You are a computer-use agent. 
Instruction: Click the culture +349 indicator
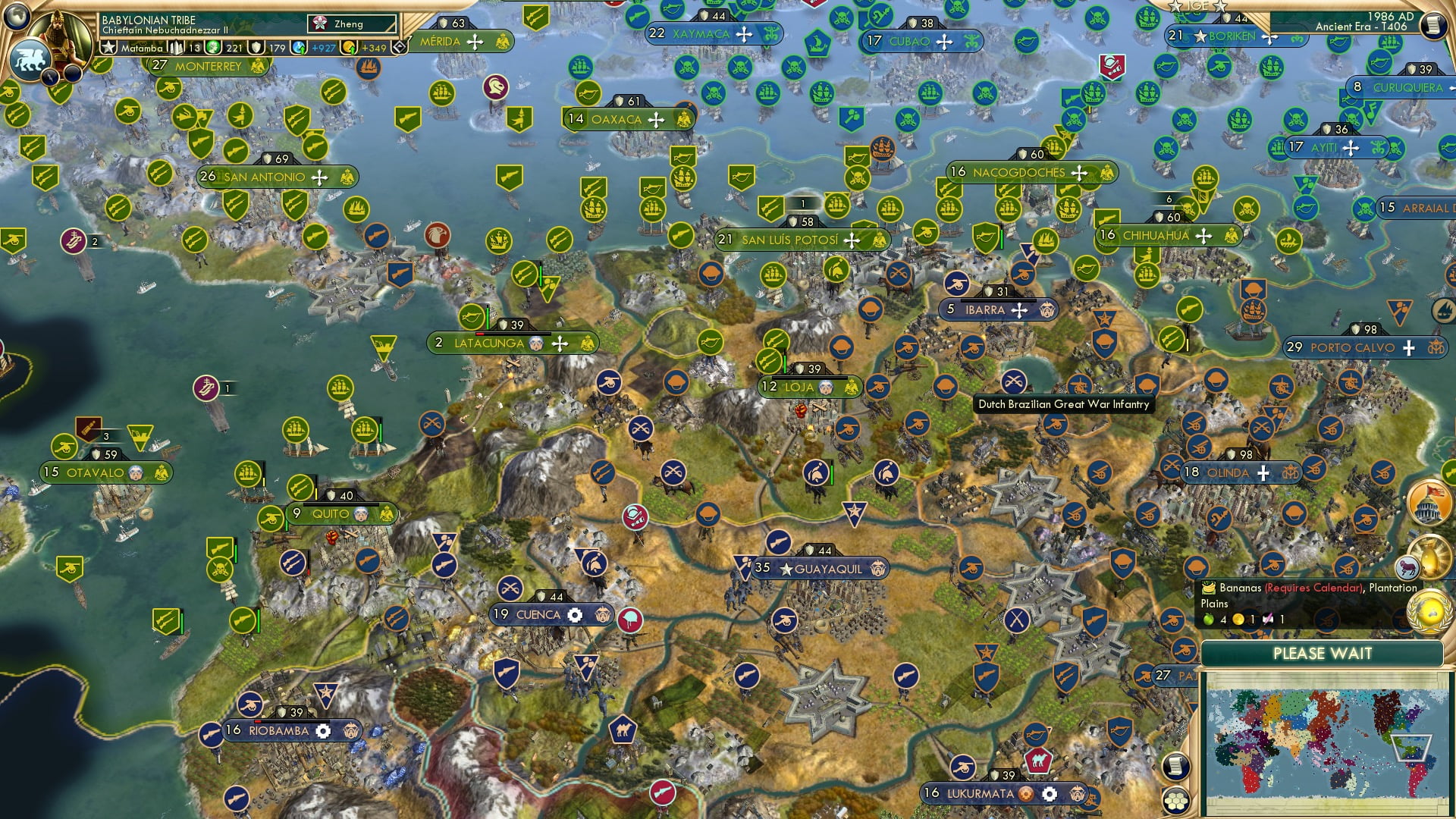pyautogui.click(x=375, y=49)
